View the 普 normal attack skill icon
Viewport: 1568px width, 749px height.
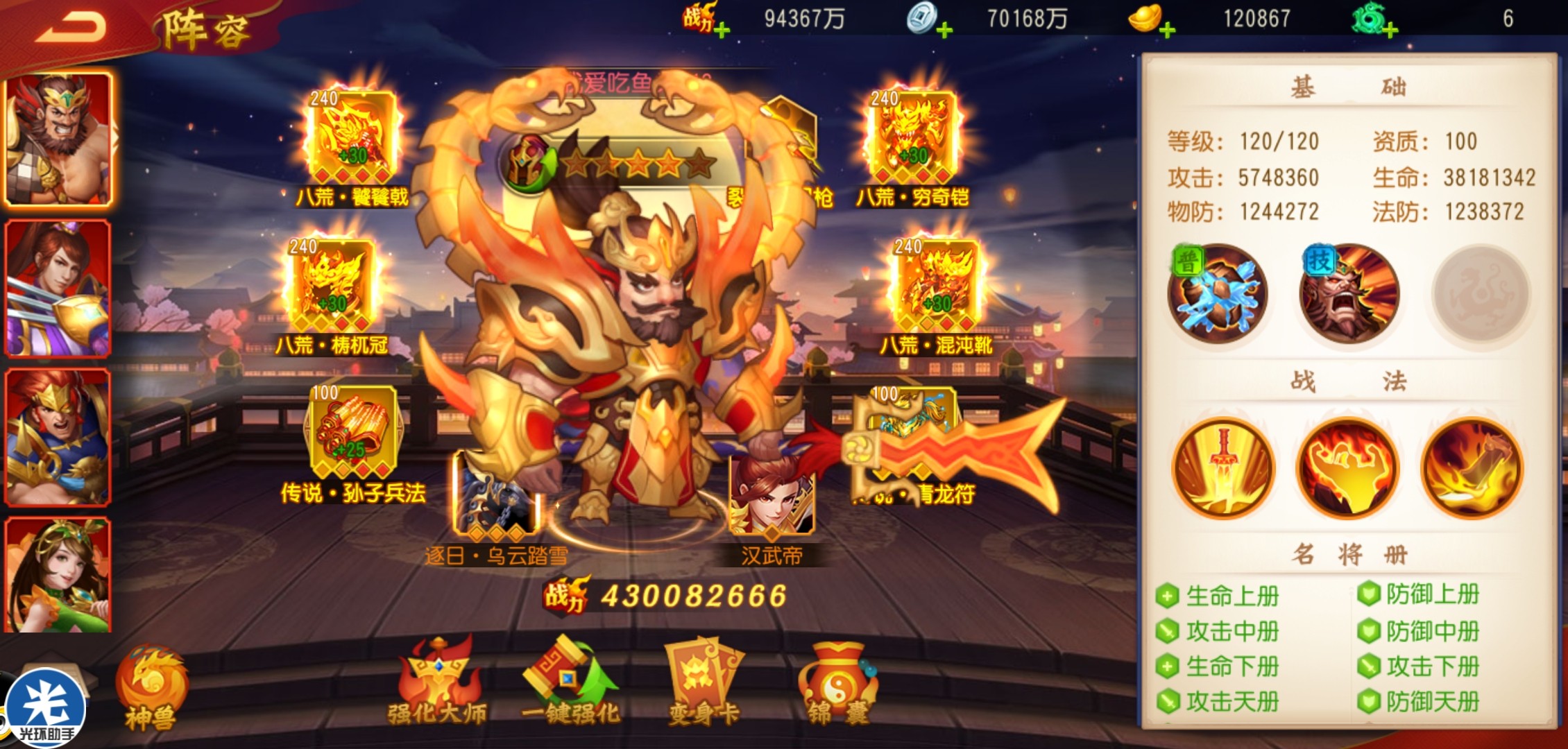1218,295
